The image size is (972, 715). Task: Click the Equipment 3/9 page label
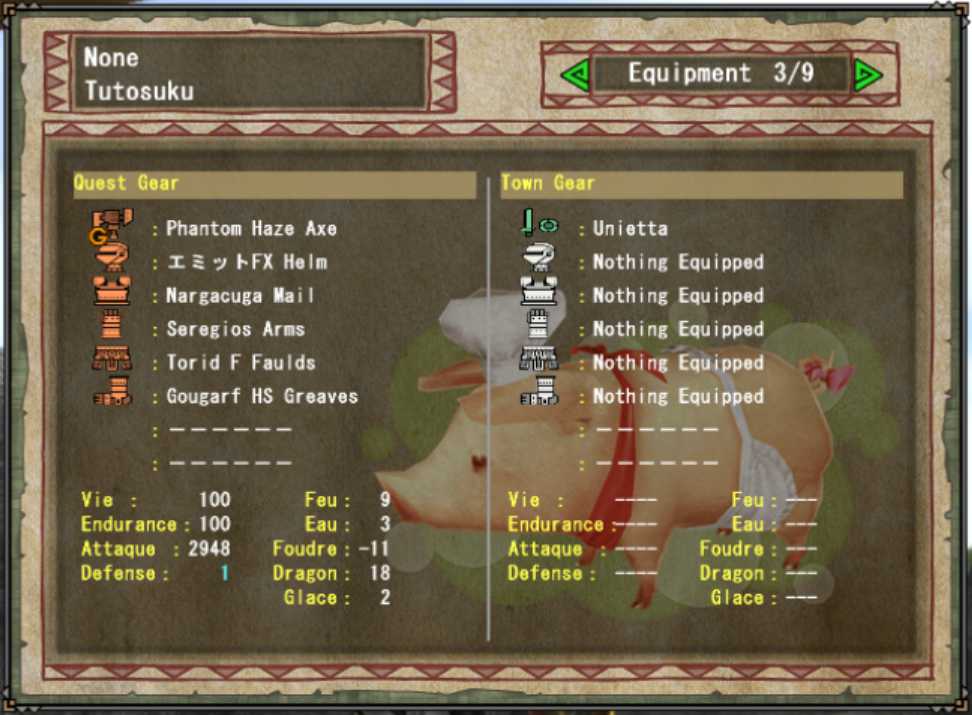(x=720, y=74)
